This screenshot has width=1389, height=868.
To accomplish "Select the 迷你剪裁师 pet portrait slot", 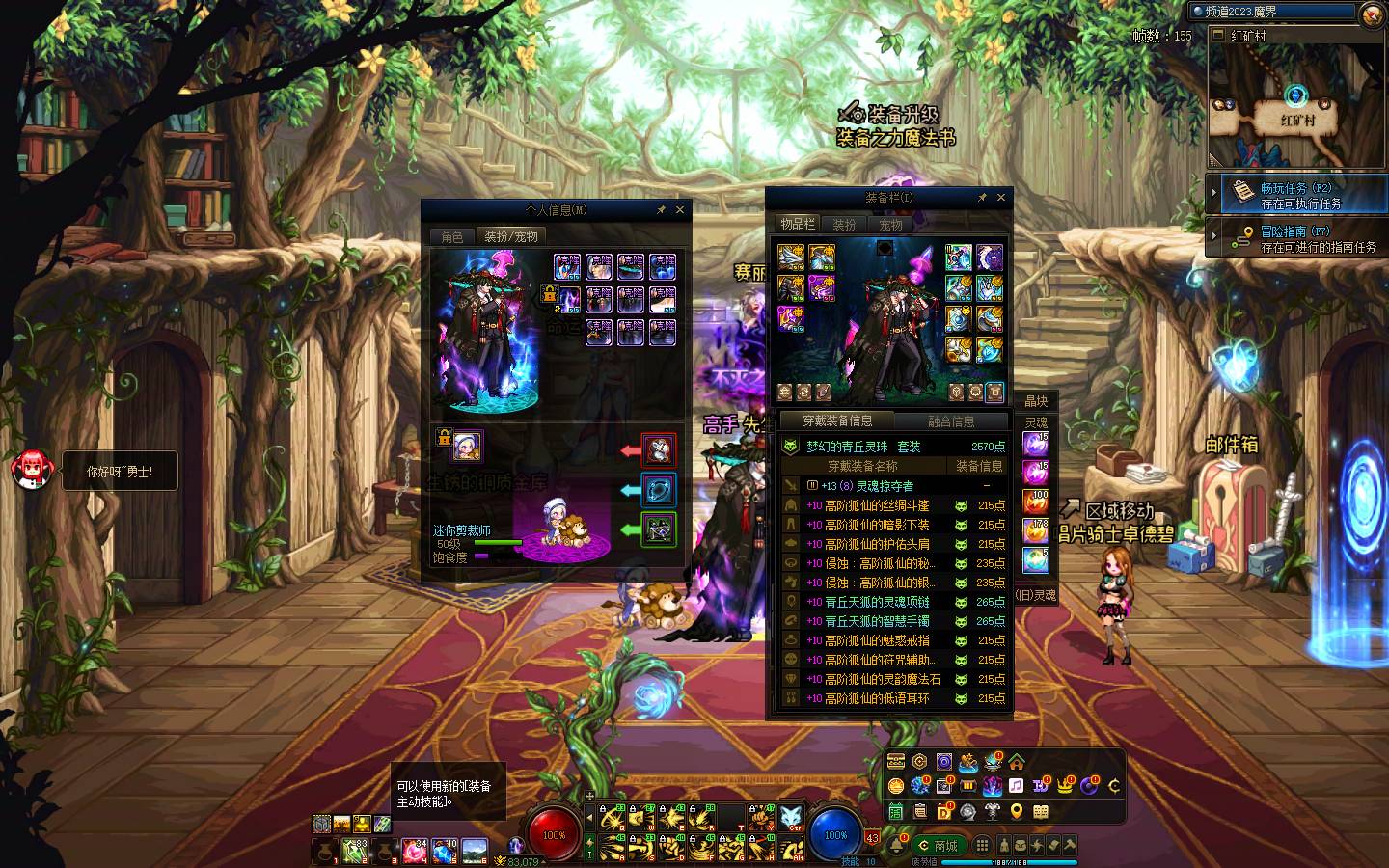I will coord(467,446).
